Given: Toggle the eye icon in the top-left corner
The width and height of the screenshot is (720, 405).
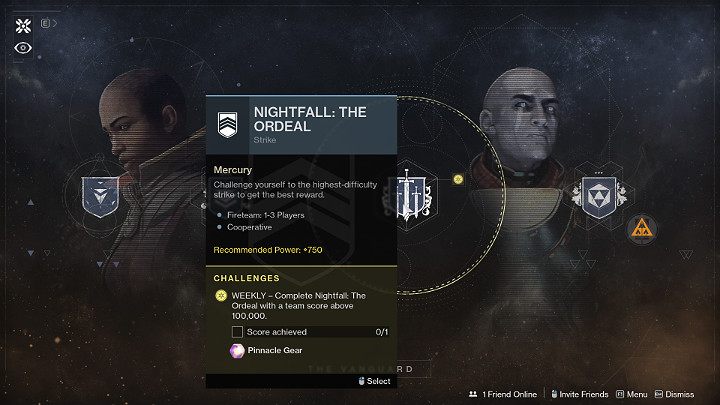Looking at the screenshot, I should pyautogui.click(x=23, y=46).
